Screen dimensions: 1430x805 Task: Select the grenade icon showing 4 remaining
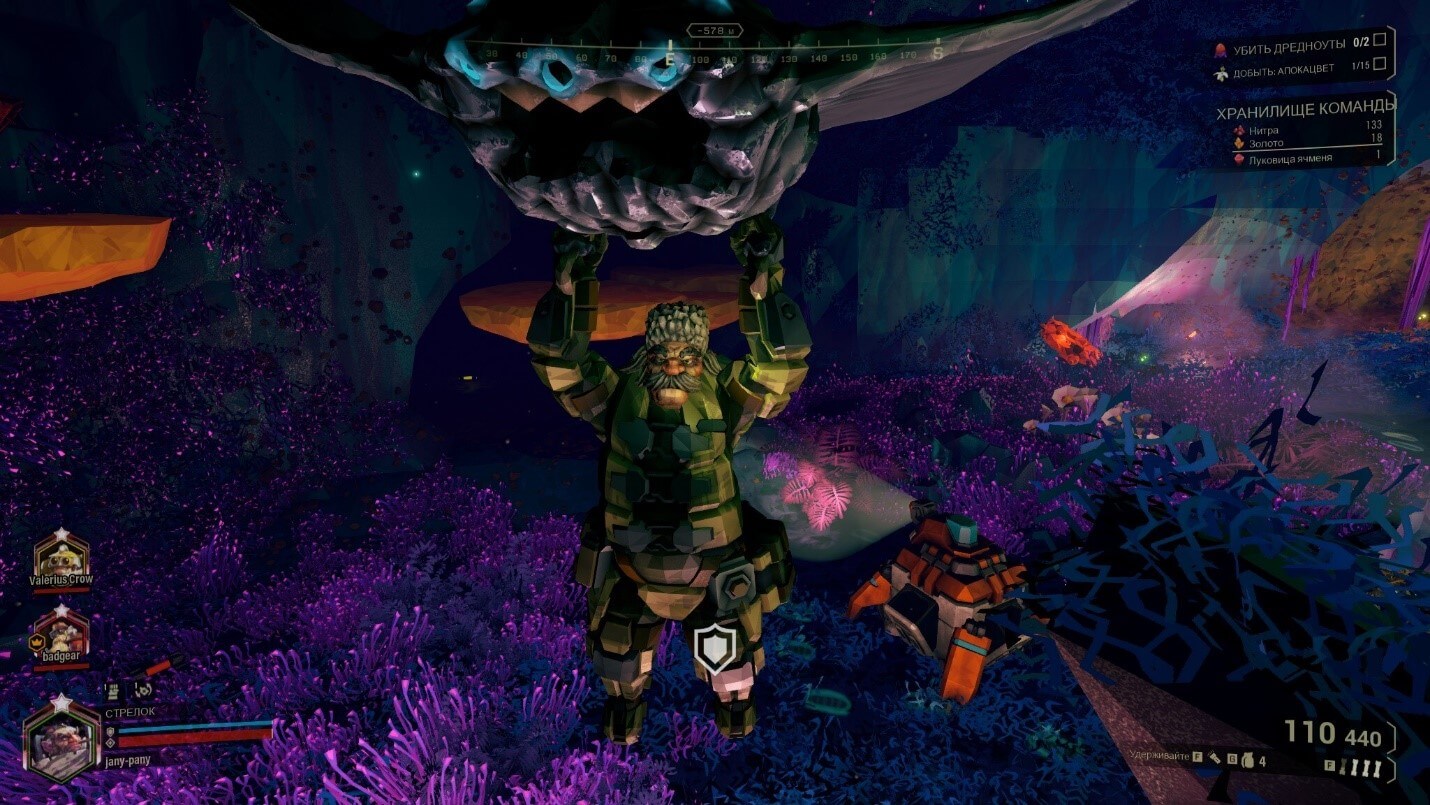[x=1249, y=761]
